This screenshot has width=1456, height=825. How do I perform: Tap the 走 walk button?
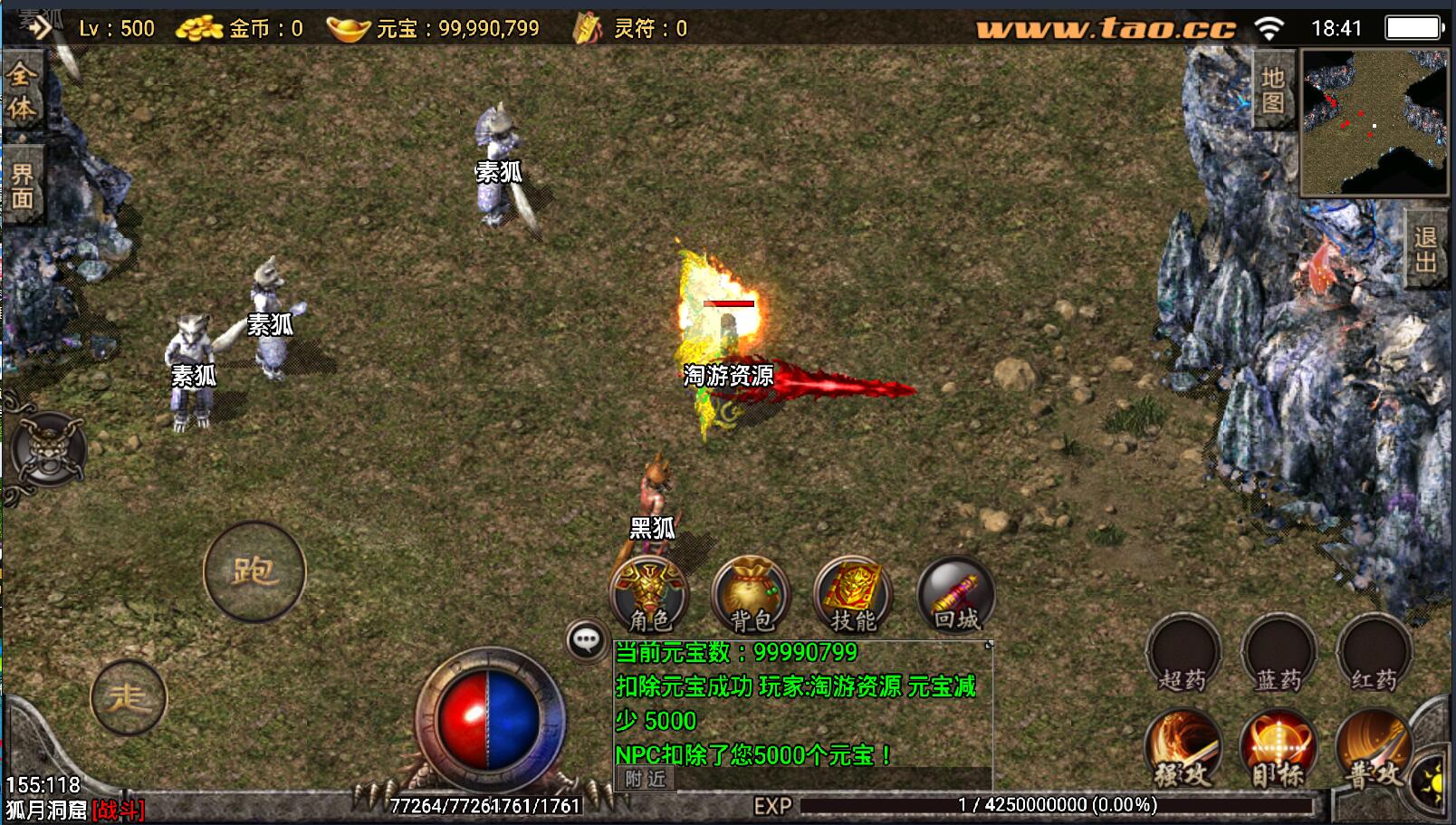(129, 697)
